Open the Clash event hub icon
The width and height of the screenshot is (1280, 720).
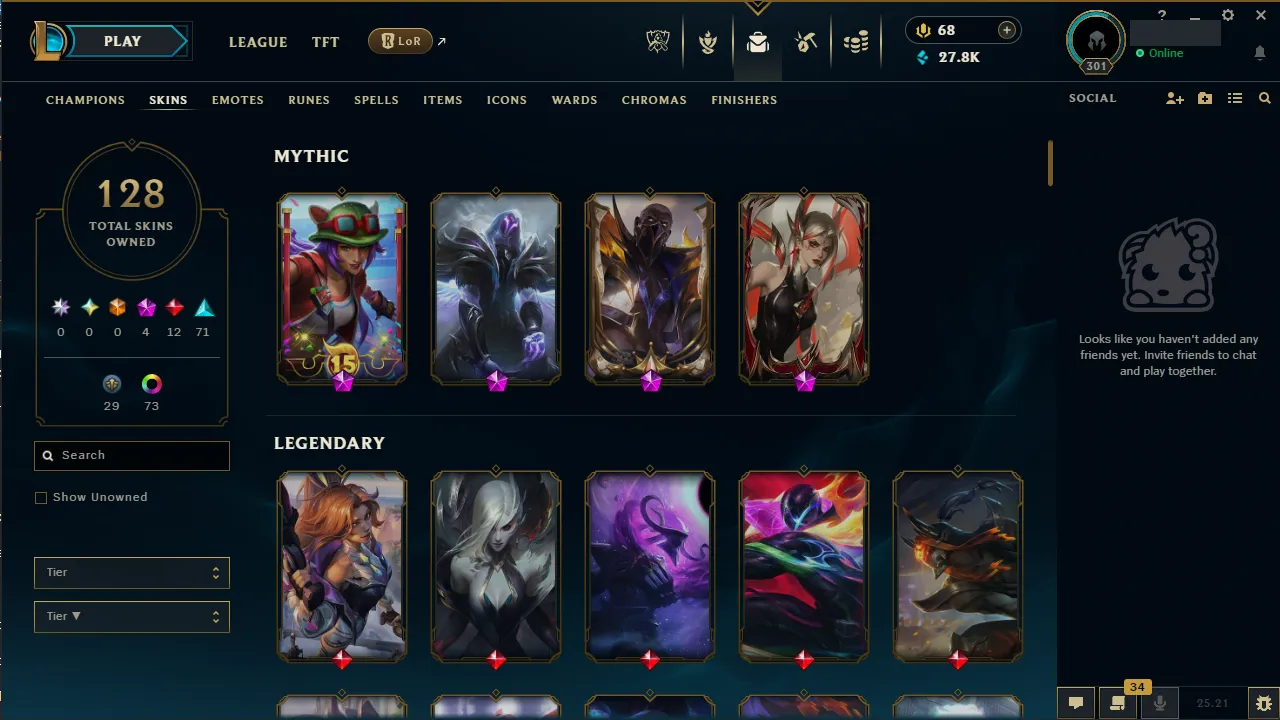point(708,41)
